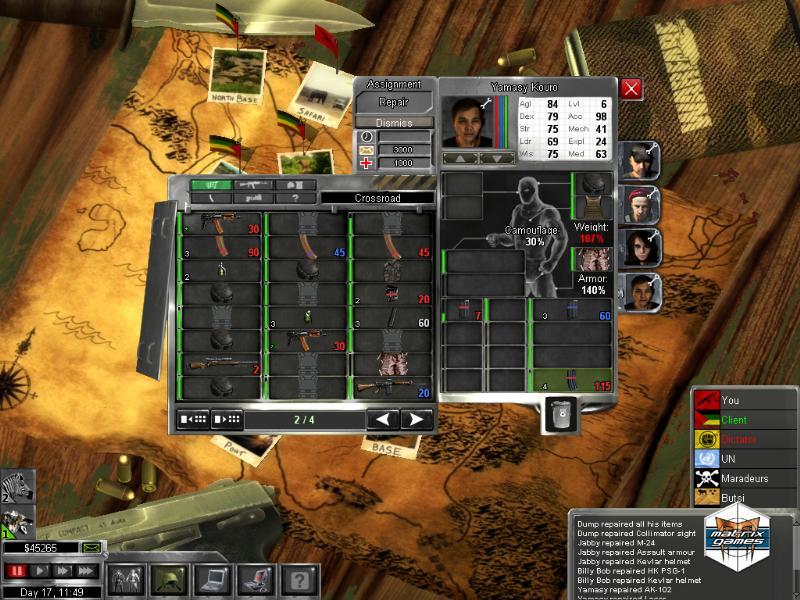The image size is (800, 600).
Task: Drop item into the trash bin
Action: click(x=561, y=413)
